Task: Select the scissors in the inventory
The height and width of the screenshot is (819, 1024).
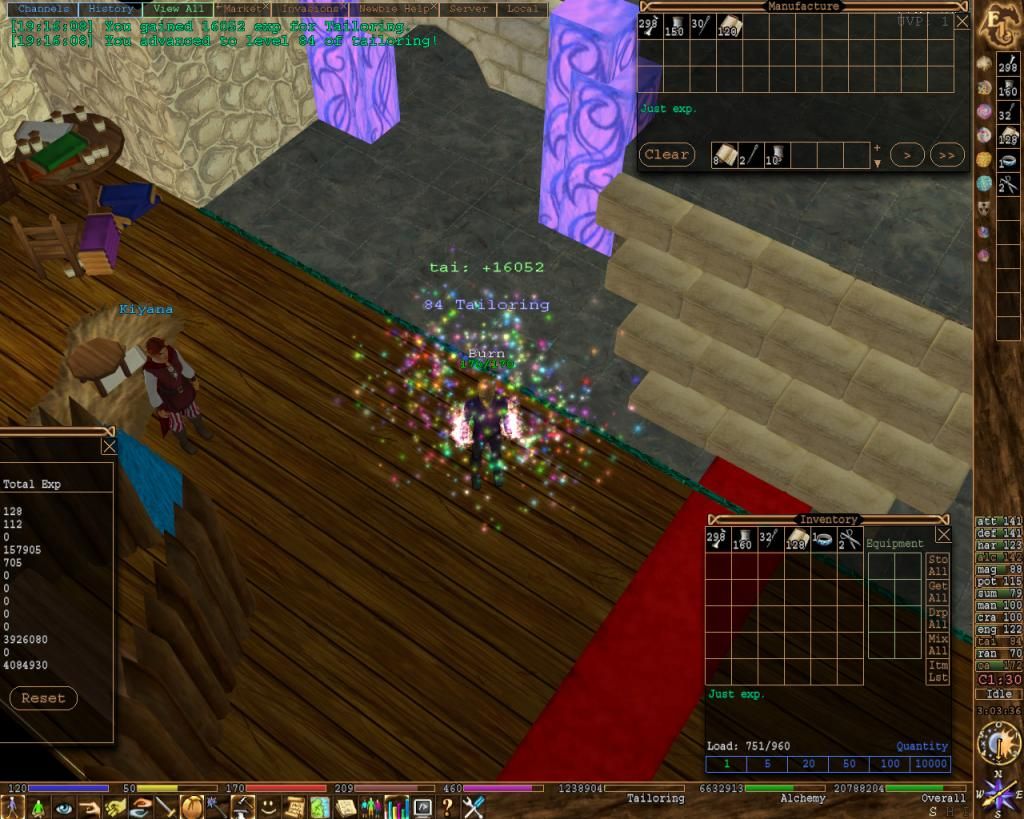Action: [849, 540]
